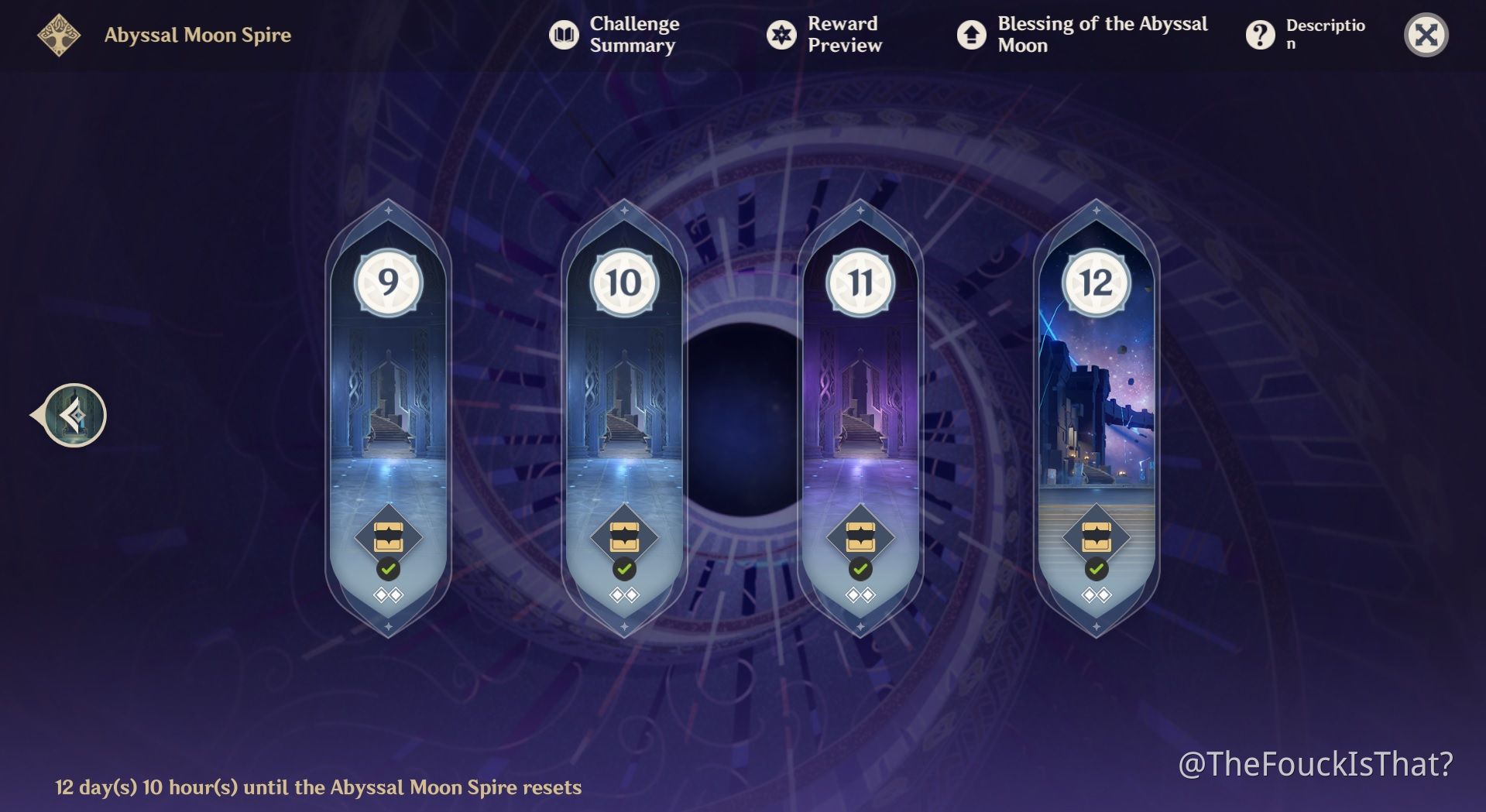This screenshot has width=1486, height=812.
Task: Select Floor 9 tile
Action: click(x=388, y=418)
